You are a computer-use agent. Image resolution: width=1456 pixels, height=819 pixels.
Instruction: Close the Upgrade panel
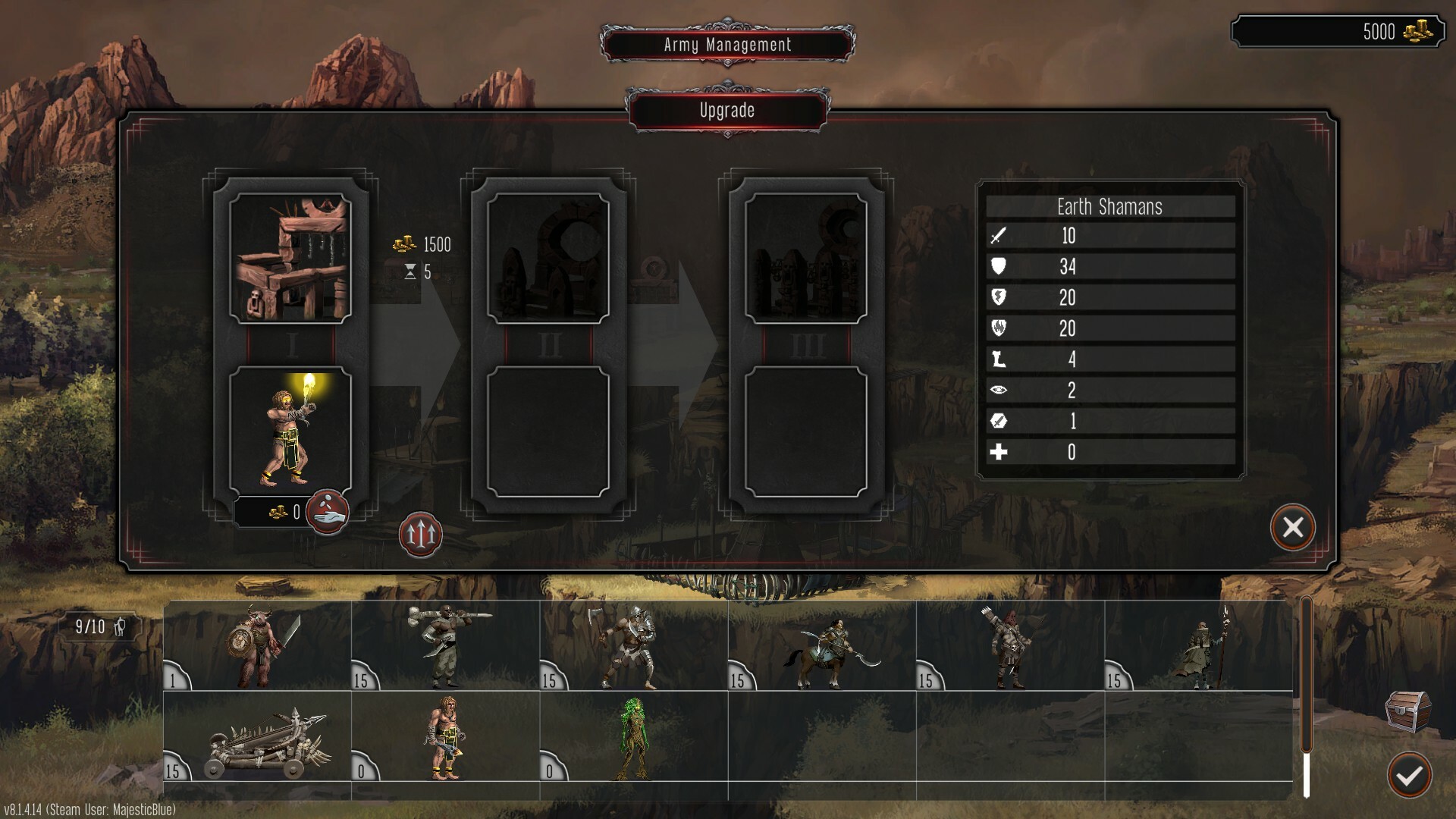1292,527
